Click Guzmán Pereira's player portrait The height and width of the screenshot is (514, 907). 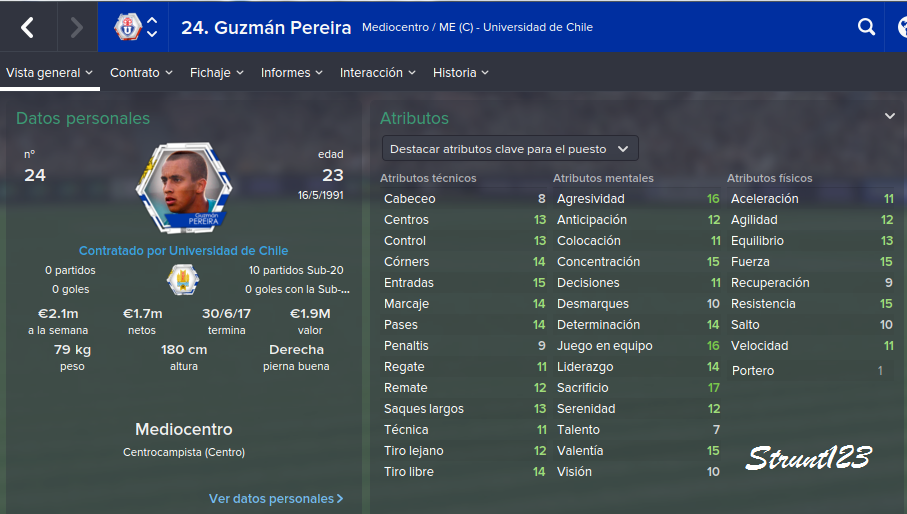pos(183,189)
